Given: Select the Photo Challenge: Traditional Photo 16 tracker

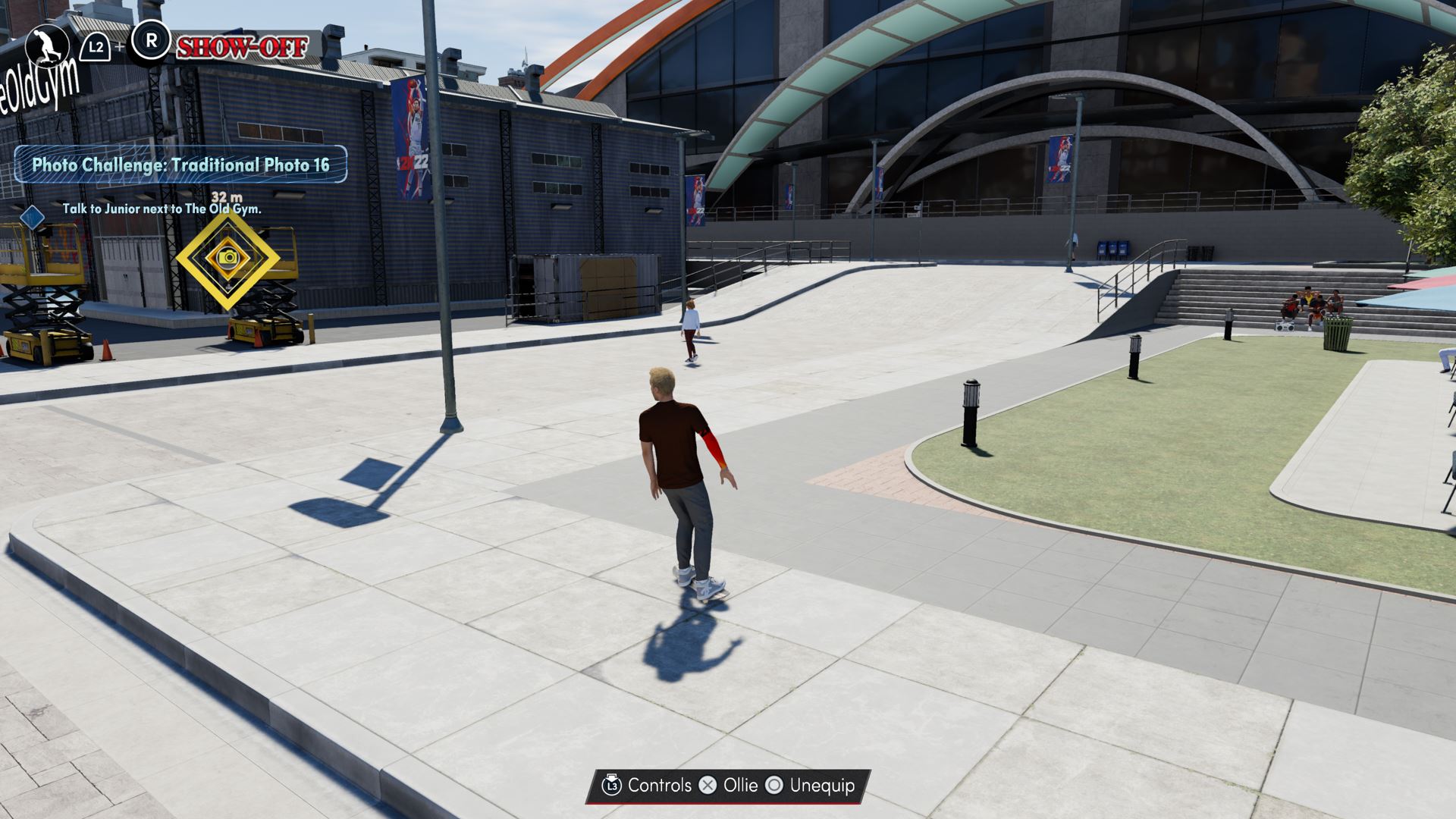Looking at the screenshot, I should pos(180,165).
